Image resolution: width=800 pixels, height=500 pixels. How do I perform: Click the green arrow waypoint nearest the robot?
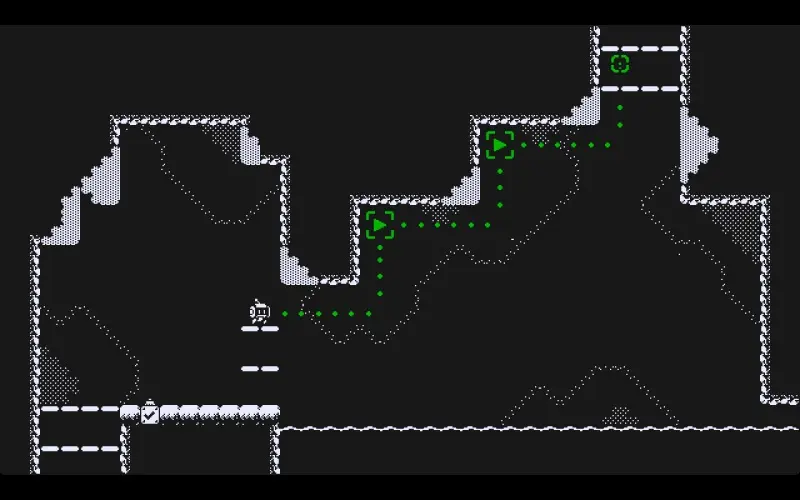click(x=380, y=225)
